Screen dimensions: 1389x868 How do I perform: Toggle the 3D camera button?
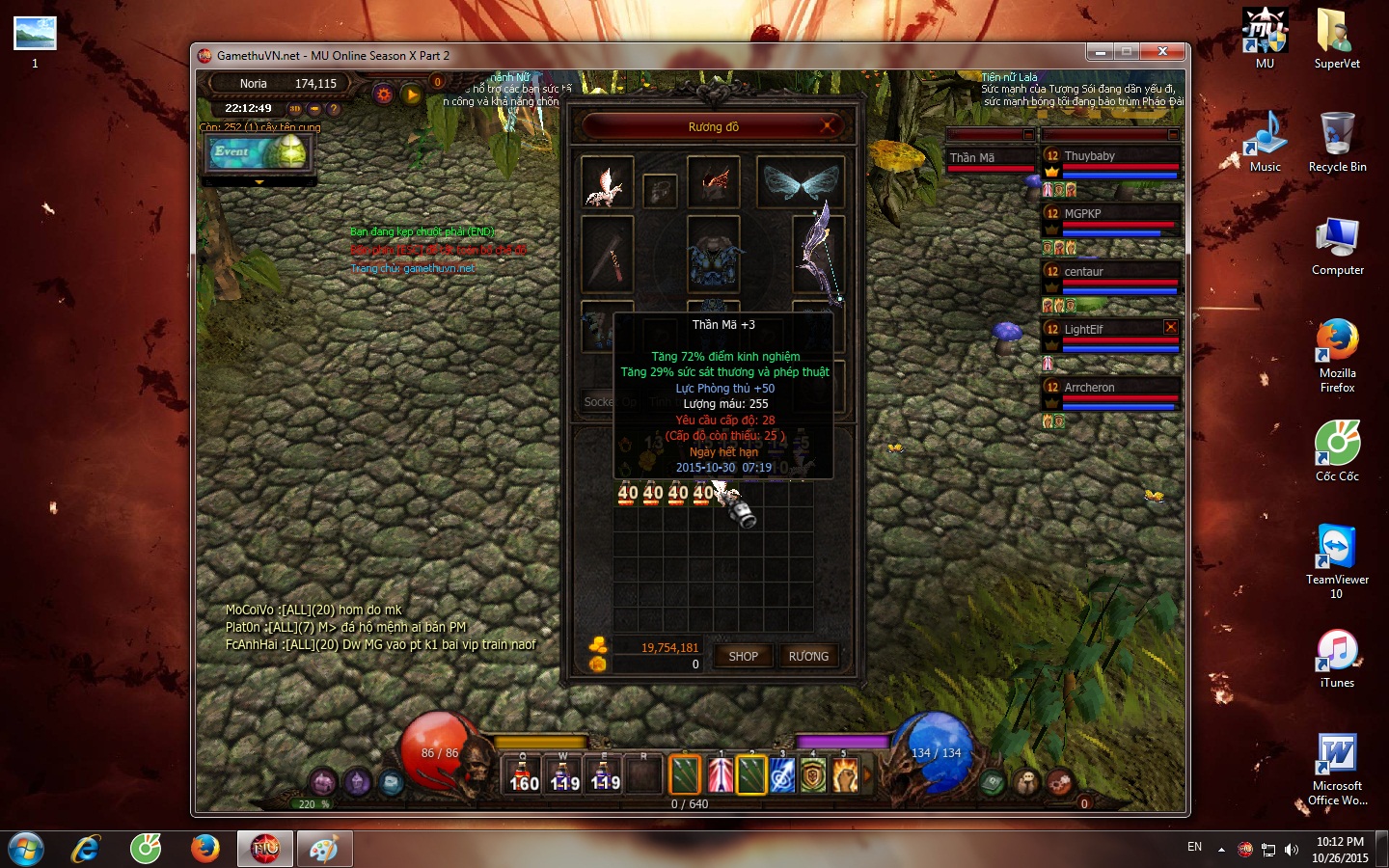tap(295, 109)
